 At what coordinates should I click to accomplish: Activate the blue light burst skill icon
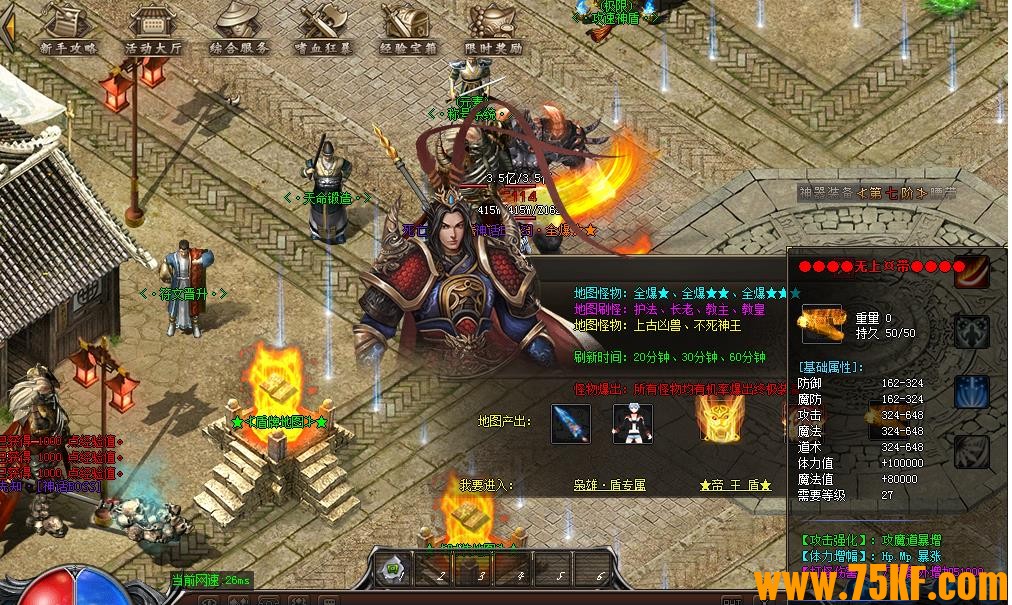click(971, 391)
